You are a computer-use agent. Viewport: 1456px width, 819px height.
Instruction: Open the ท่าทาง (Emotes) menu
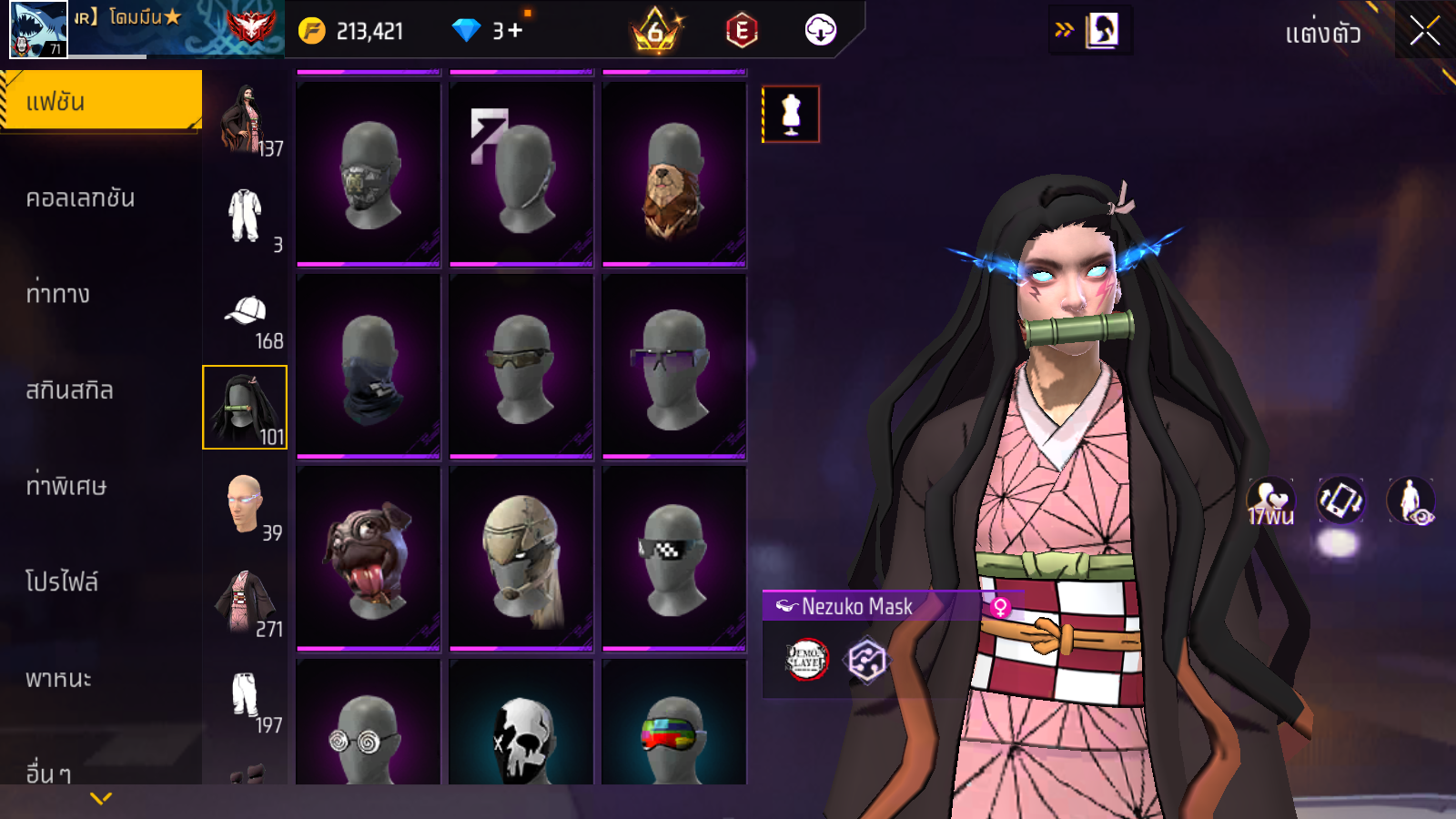click(x=58, y=294)
